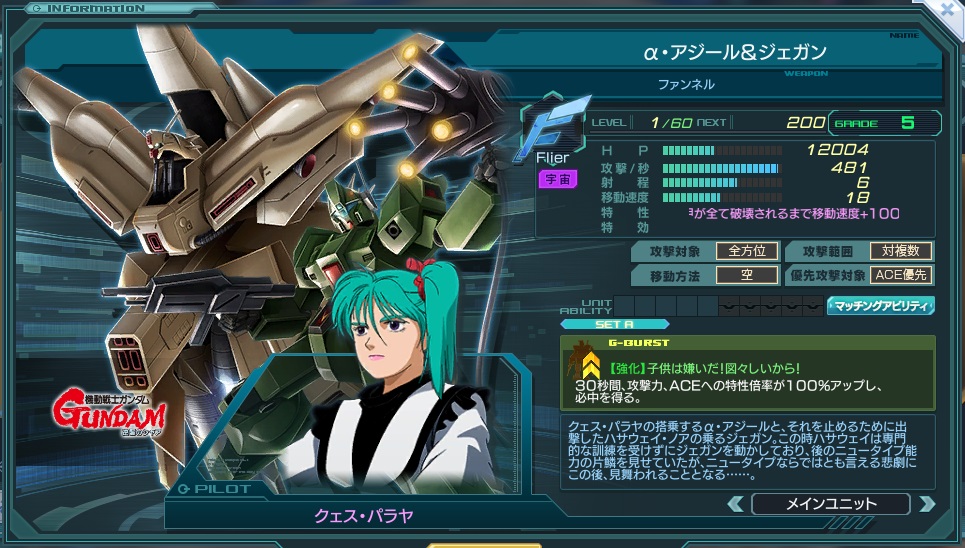Select the メインユニット label button
The width and height of the screenshot is (965, 548).
(831, 504)
